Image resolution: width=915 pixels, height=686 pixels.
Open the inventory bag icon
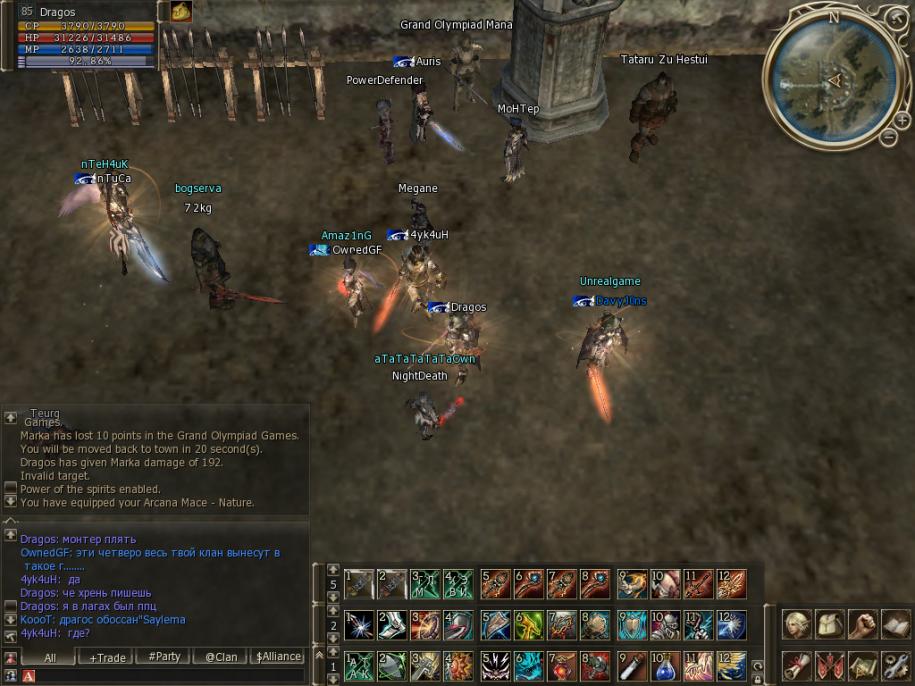click(x=830, y=625)
